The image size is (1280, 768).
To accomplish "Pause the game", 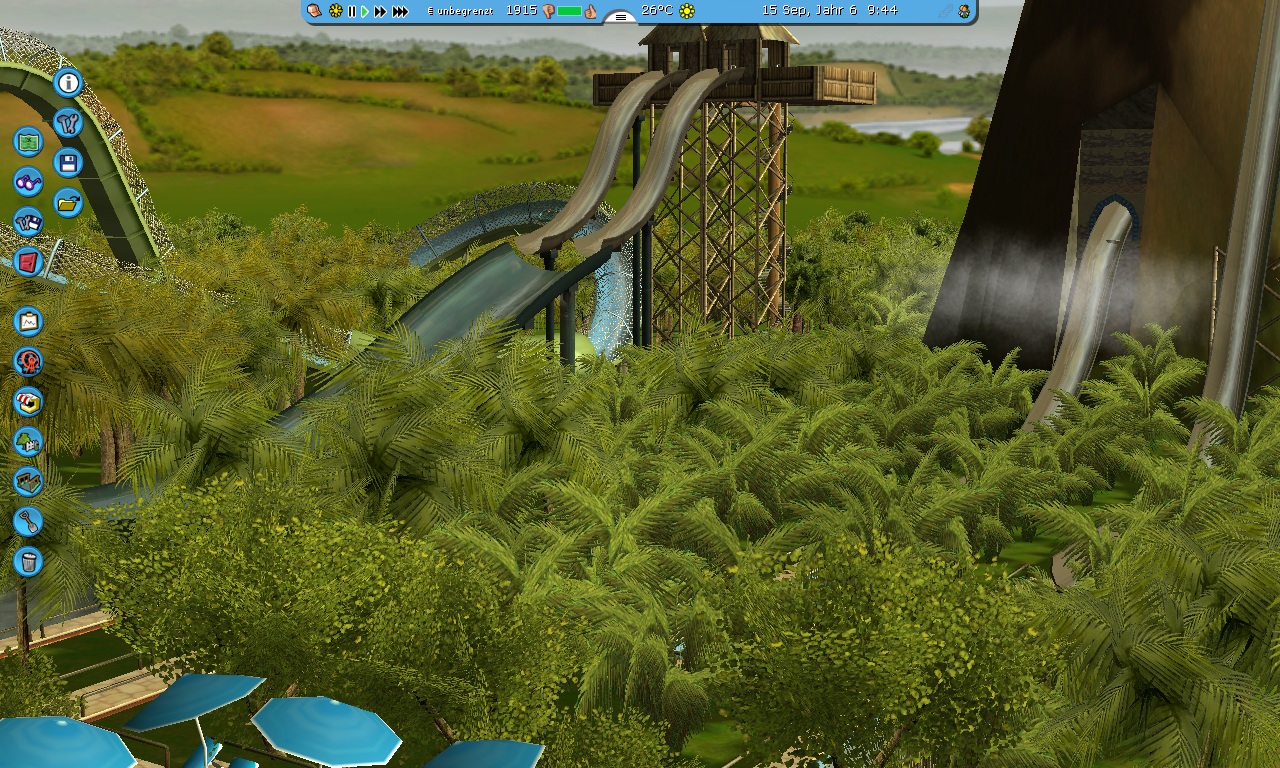I will coord(351,11).
